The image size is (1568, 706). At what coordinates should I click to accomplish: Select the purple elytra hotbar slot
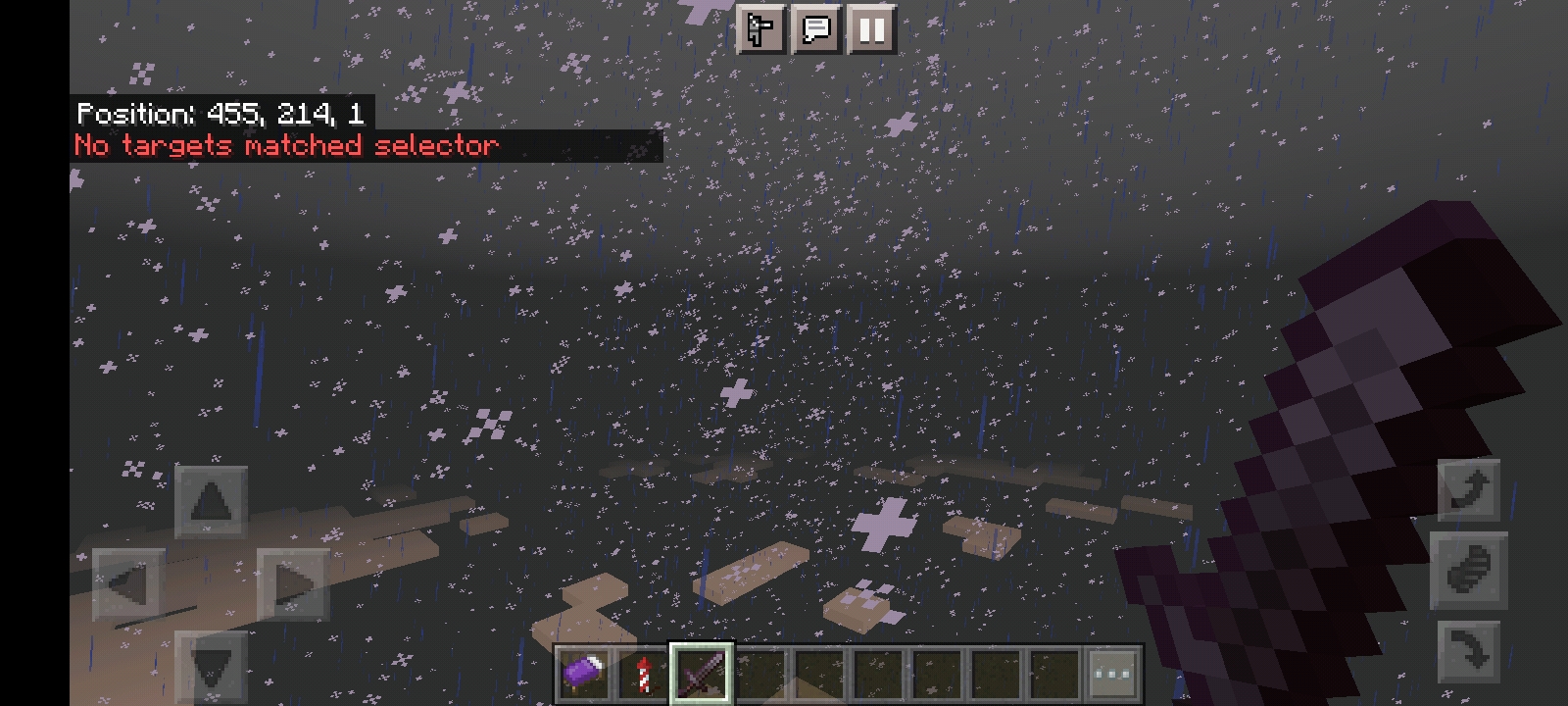(x=584, y=674)
